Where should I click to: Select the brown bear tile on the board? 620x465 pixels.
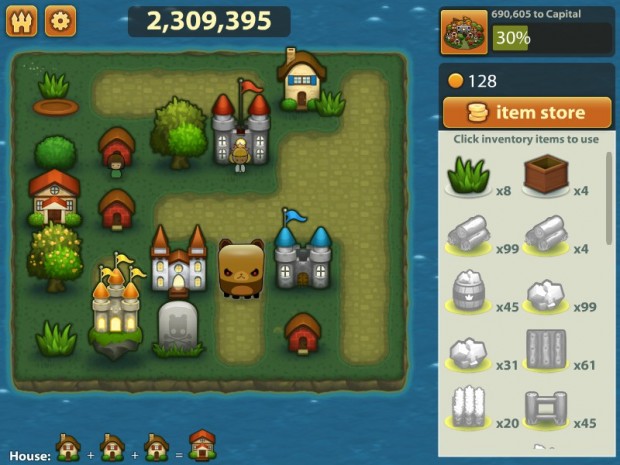(241, 269)
